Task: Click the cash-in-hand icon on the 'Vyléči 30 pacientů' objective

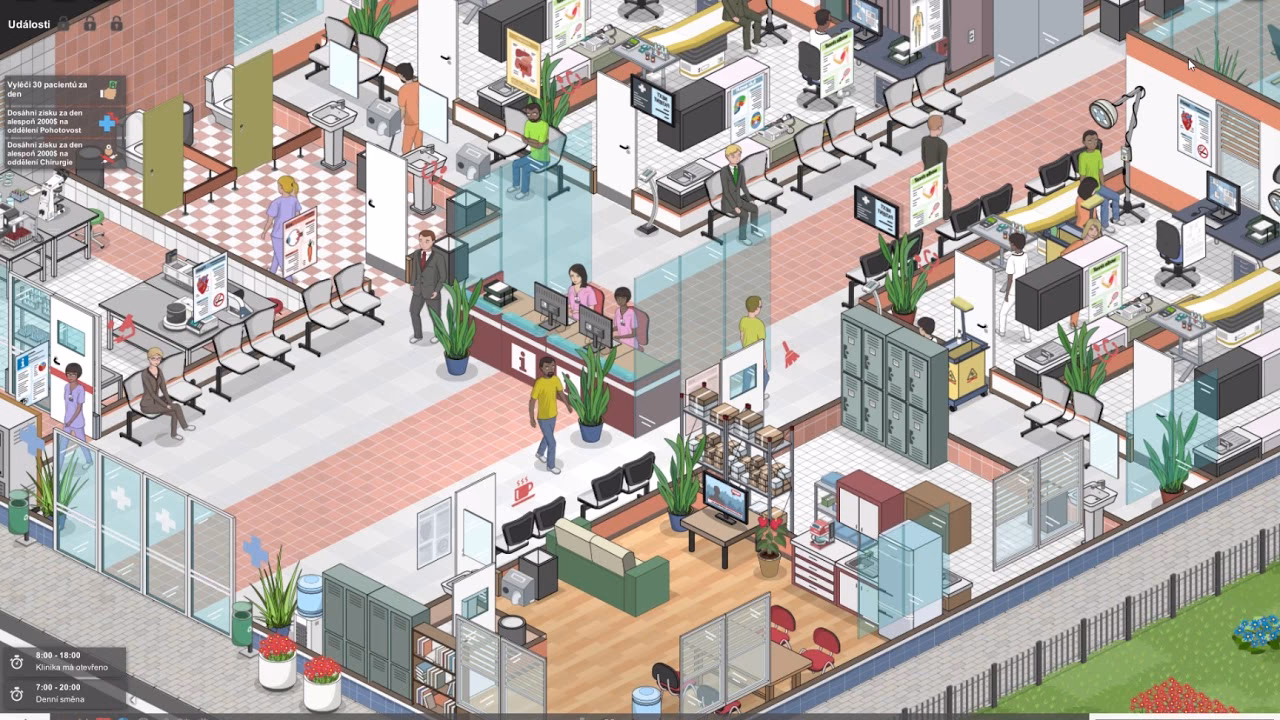Action: 108,90
